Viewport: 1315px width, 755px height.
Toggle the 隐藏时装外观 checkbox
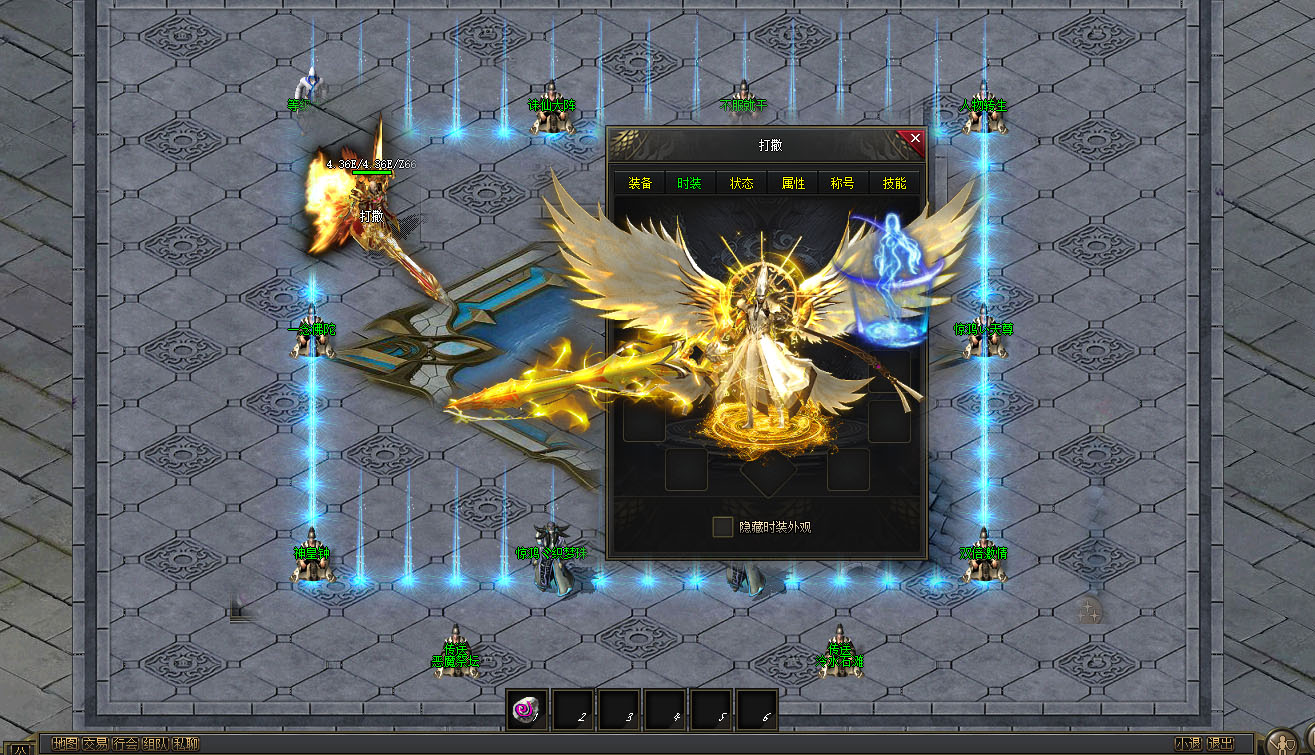pyautogui.click(x=723, y=526)
